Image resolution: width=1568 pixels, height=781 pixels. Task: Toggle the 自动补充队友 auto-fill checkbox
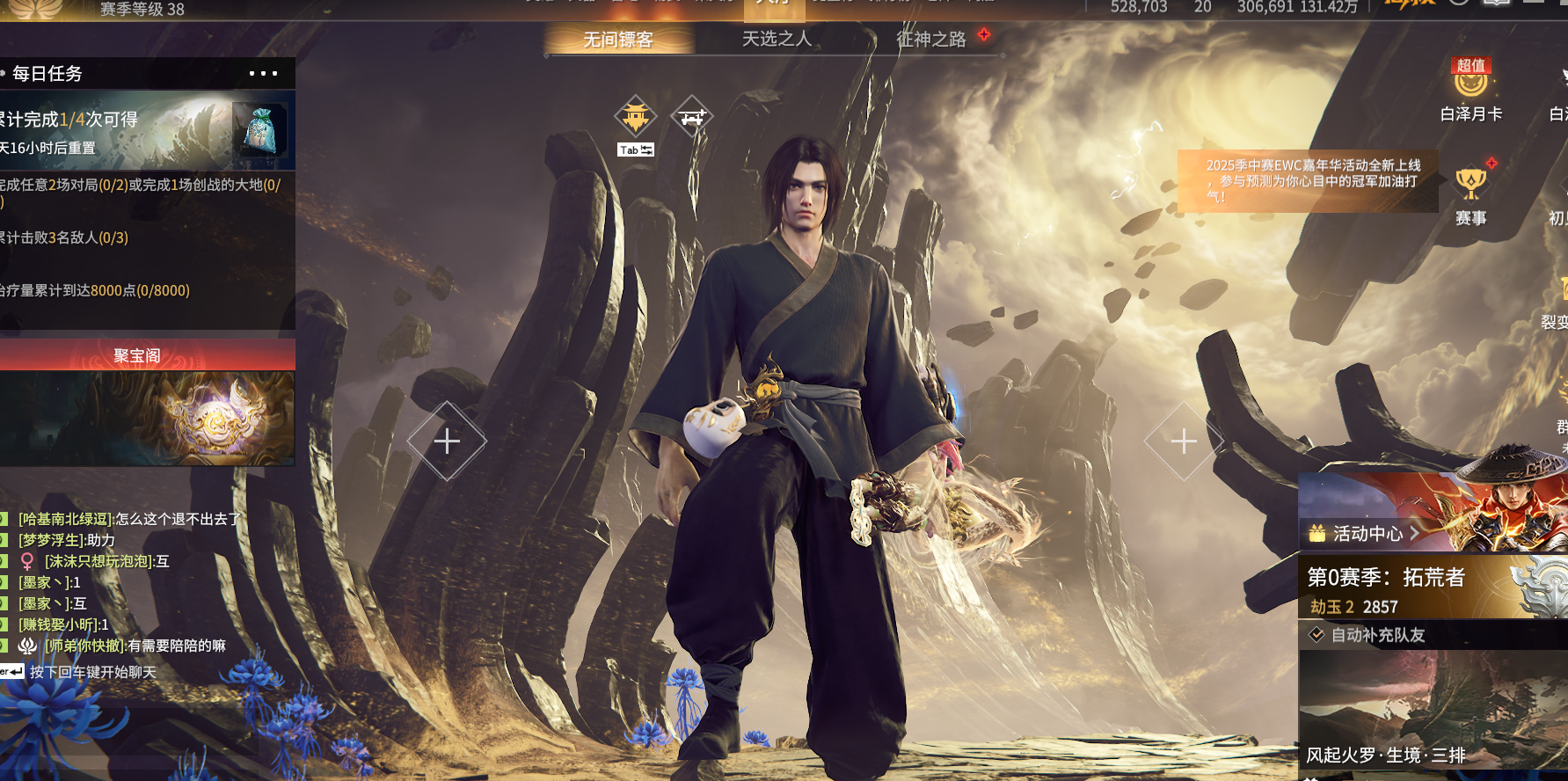[x=1316, y=635]
